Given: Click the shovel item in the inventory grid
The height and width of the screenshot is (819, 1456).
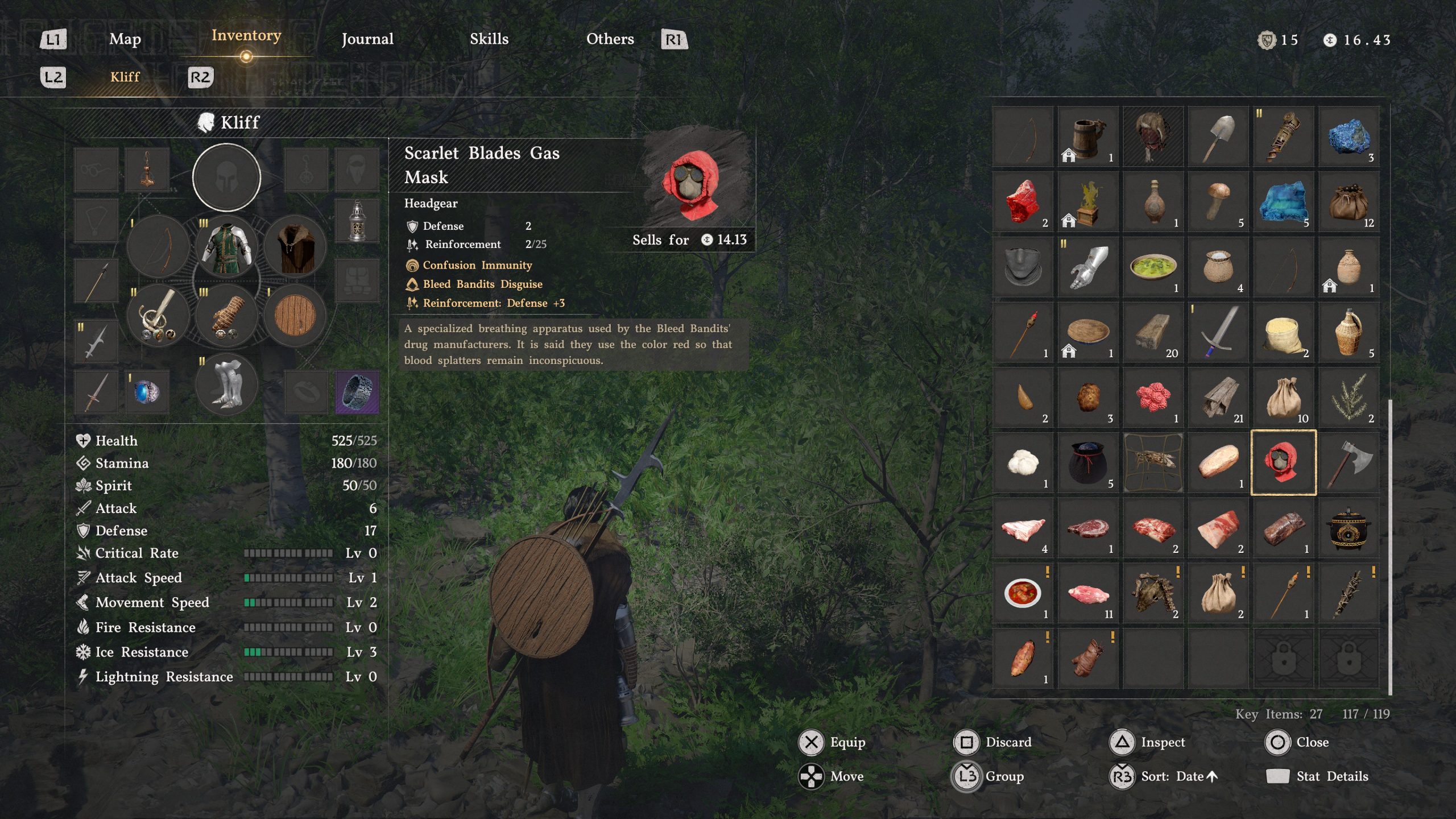Looking at the screenshot, I should click(1218, 135).
